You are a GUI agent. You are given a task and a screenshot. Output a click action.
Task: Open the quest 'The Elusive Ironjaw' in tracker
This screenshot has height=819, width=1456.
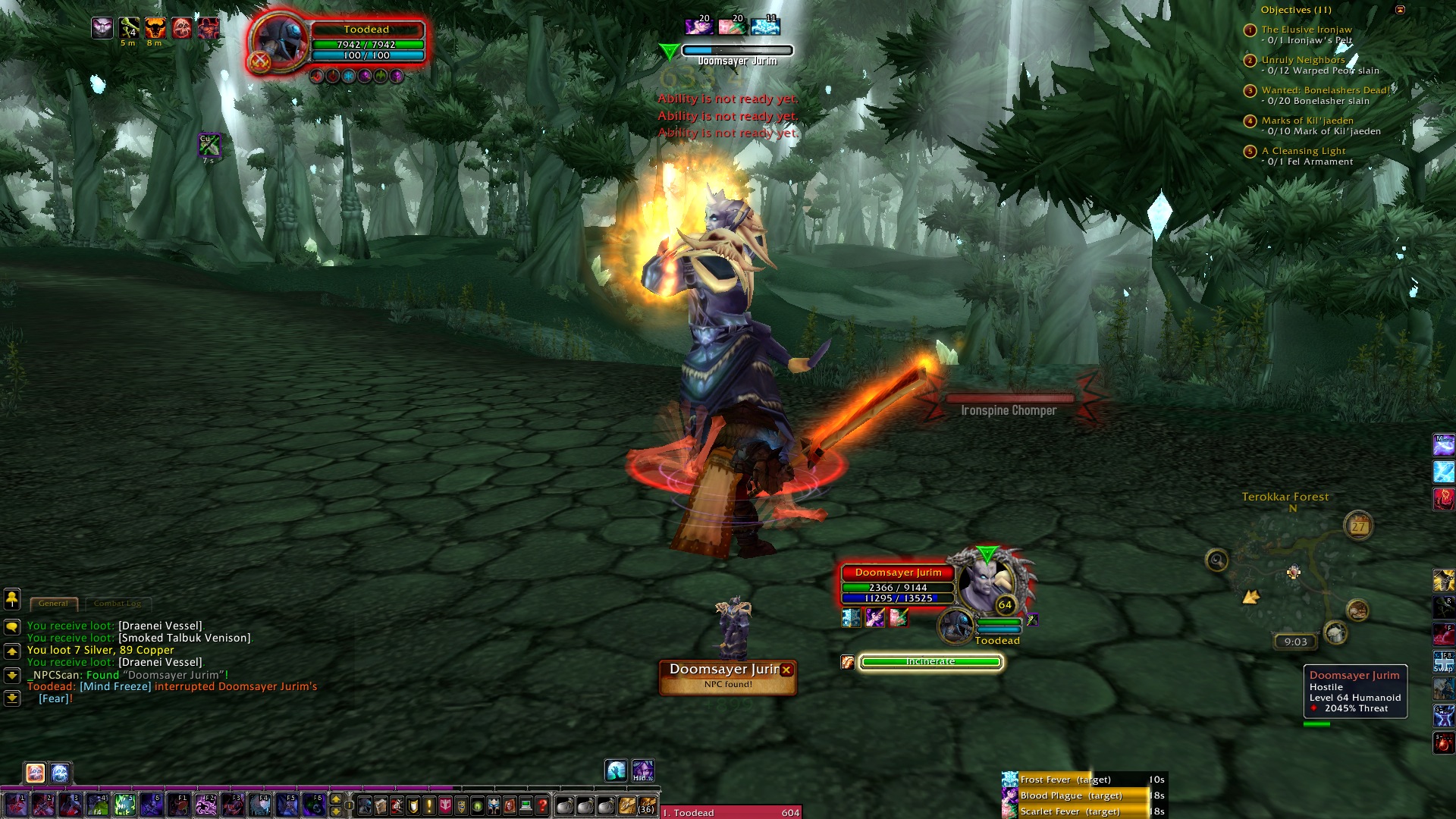click(1306, 30)
